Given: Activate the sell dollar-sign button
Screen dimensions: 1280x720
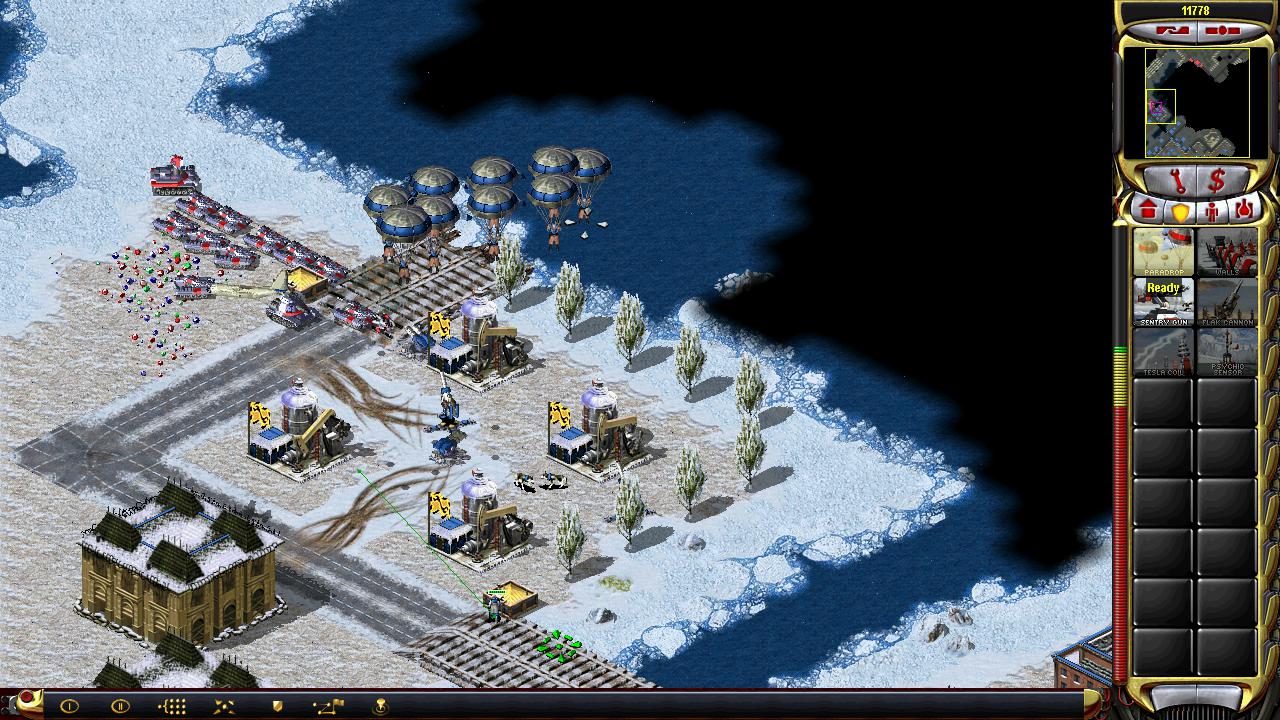Looking at the screenshot, I should point(1217,182).
